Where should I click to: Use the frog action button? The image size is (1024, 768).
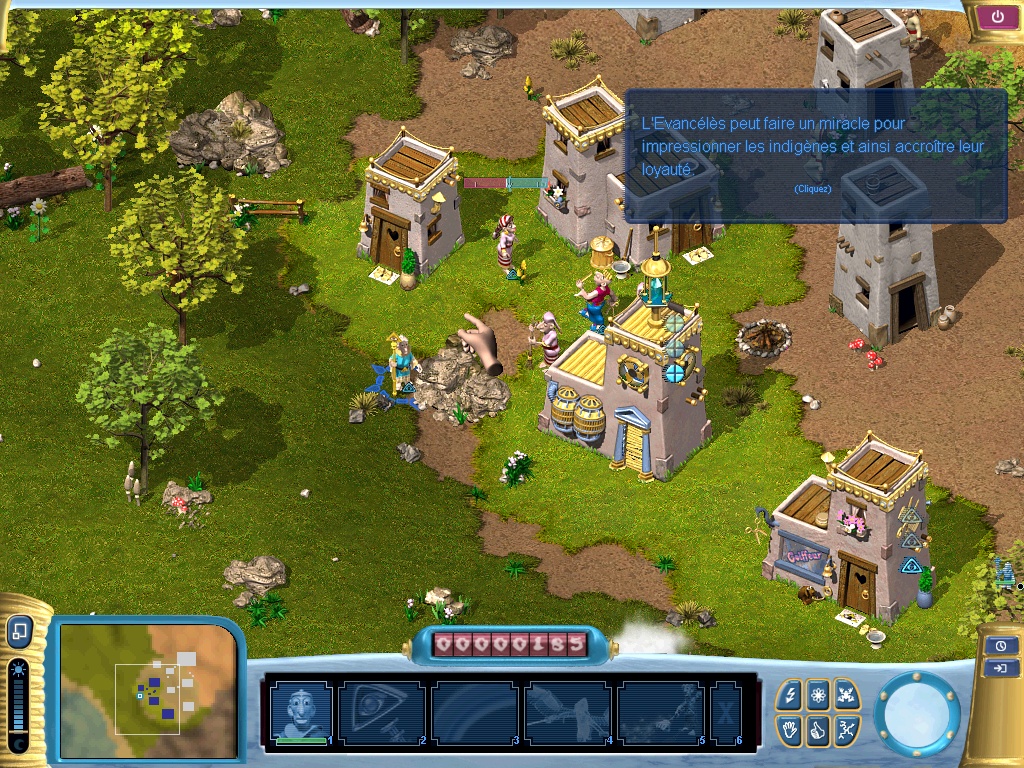pos(846,694)
